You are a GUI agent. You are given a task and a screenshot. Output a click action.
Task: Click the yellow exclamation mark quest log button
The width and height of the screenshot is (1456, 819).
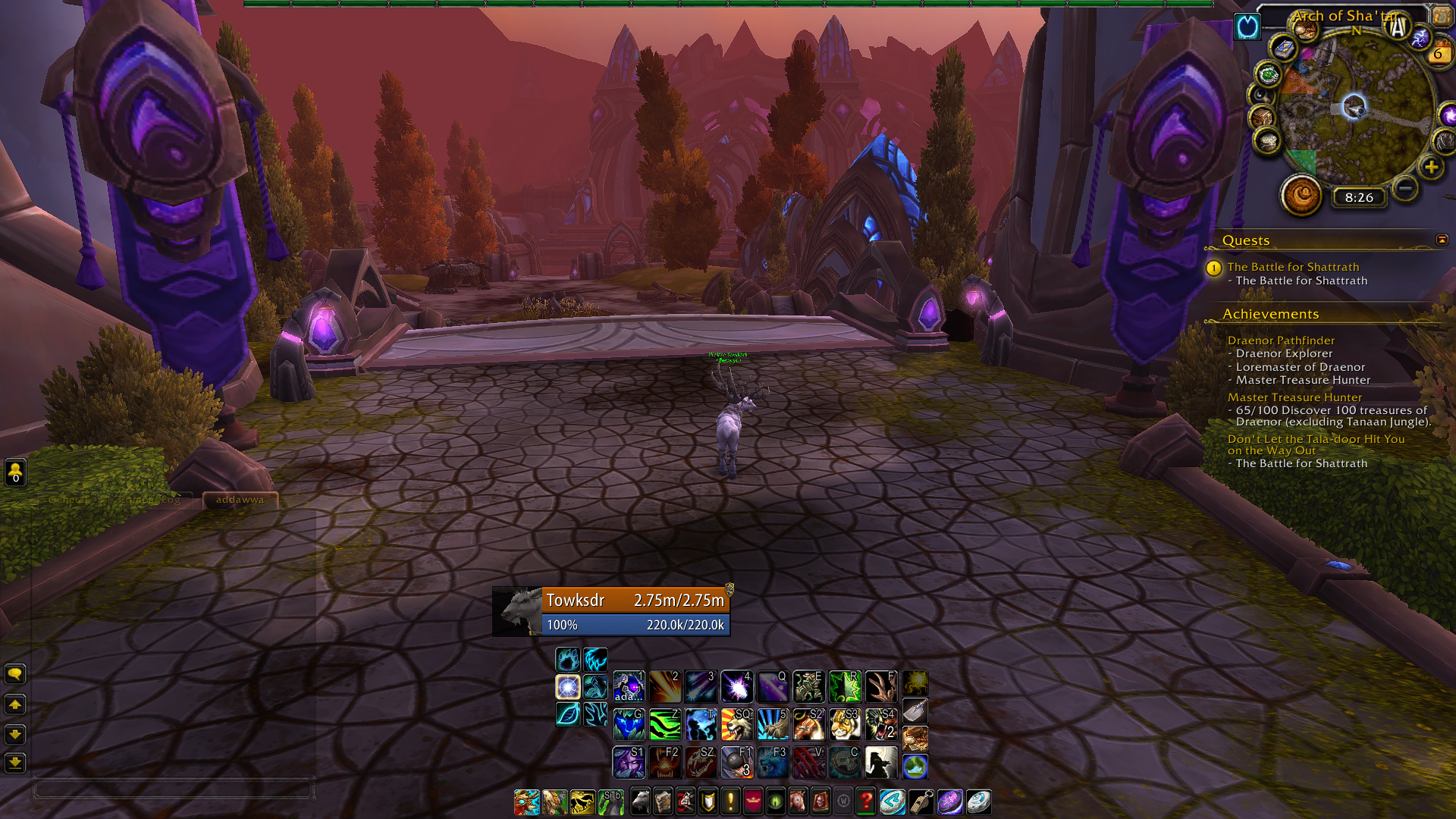click(730, 802)
